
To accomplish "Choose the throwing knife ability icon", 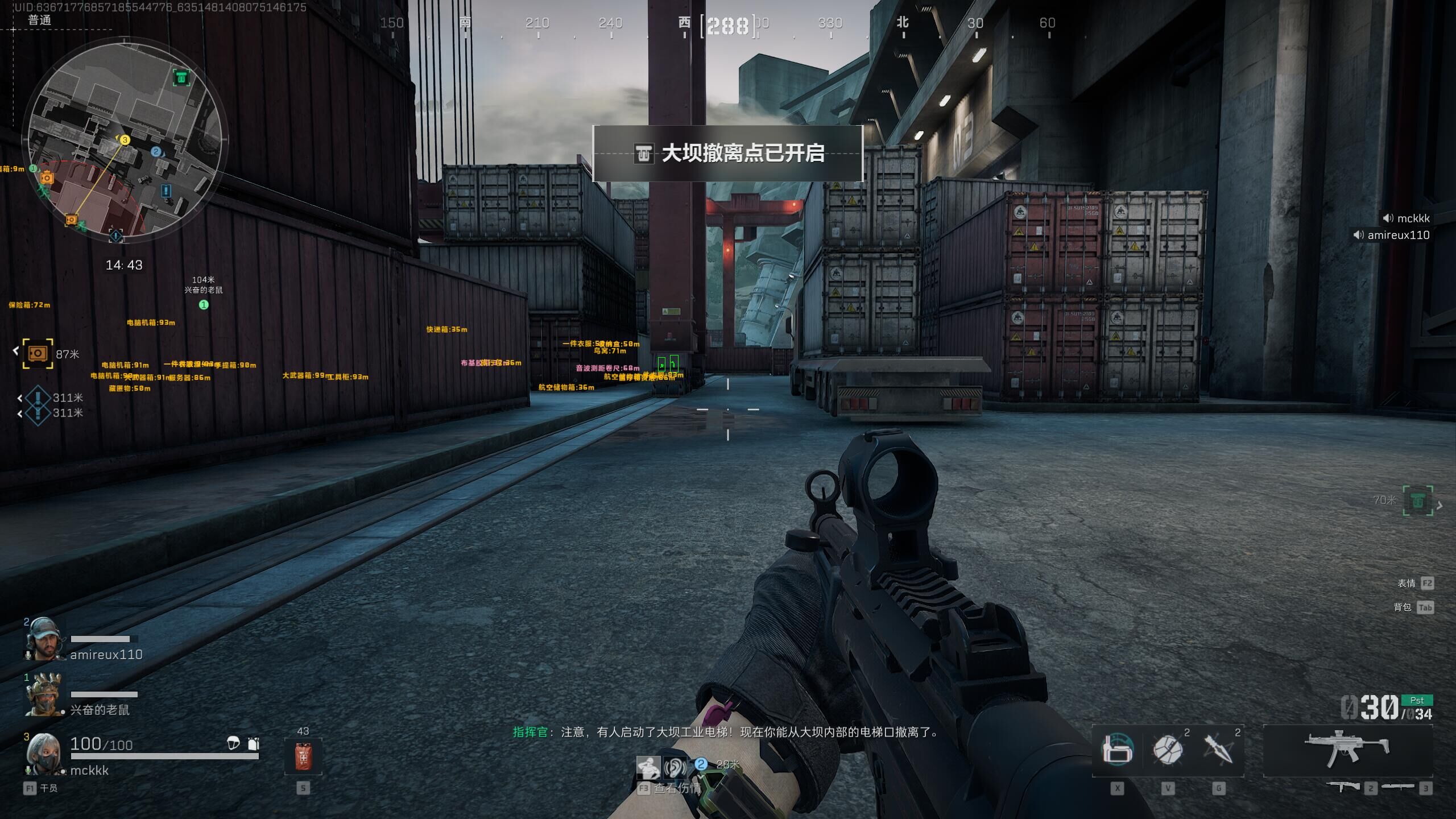I will tap(1218, 750).
